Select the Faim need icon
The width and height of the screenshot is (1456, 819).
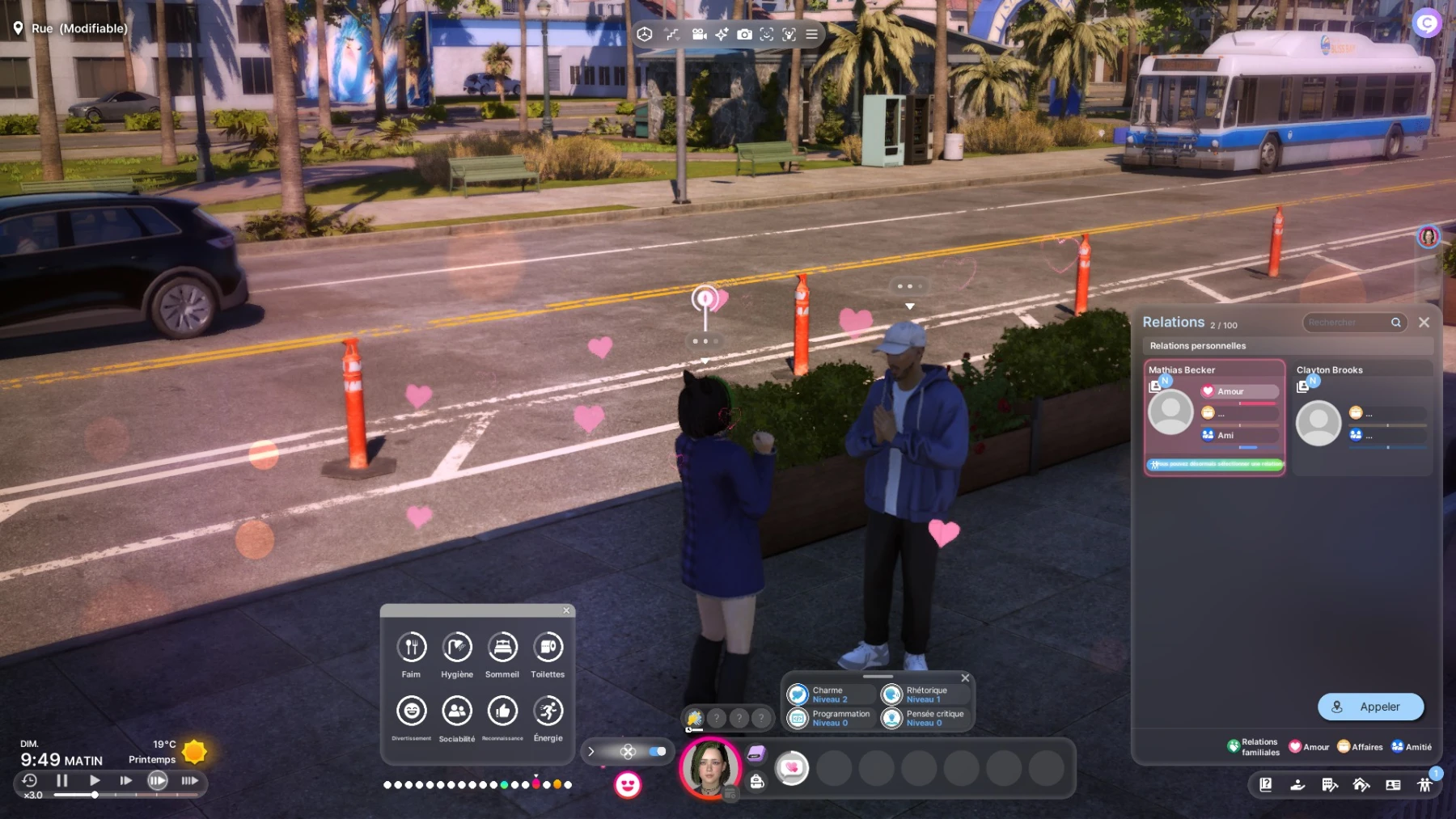pos(412,647)
